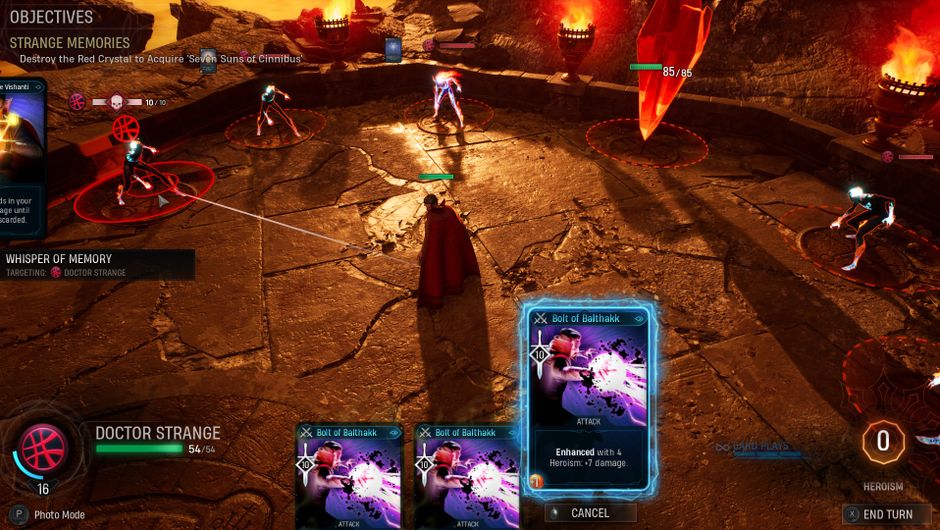This screenshot has height=530, width=940.
Task: Click Doctor Strange's hero portrait emblem
Action: [x=44, y=447]
